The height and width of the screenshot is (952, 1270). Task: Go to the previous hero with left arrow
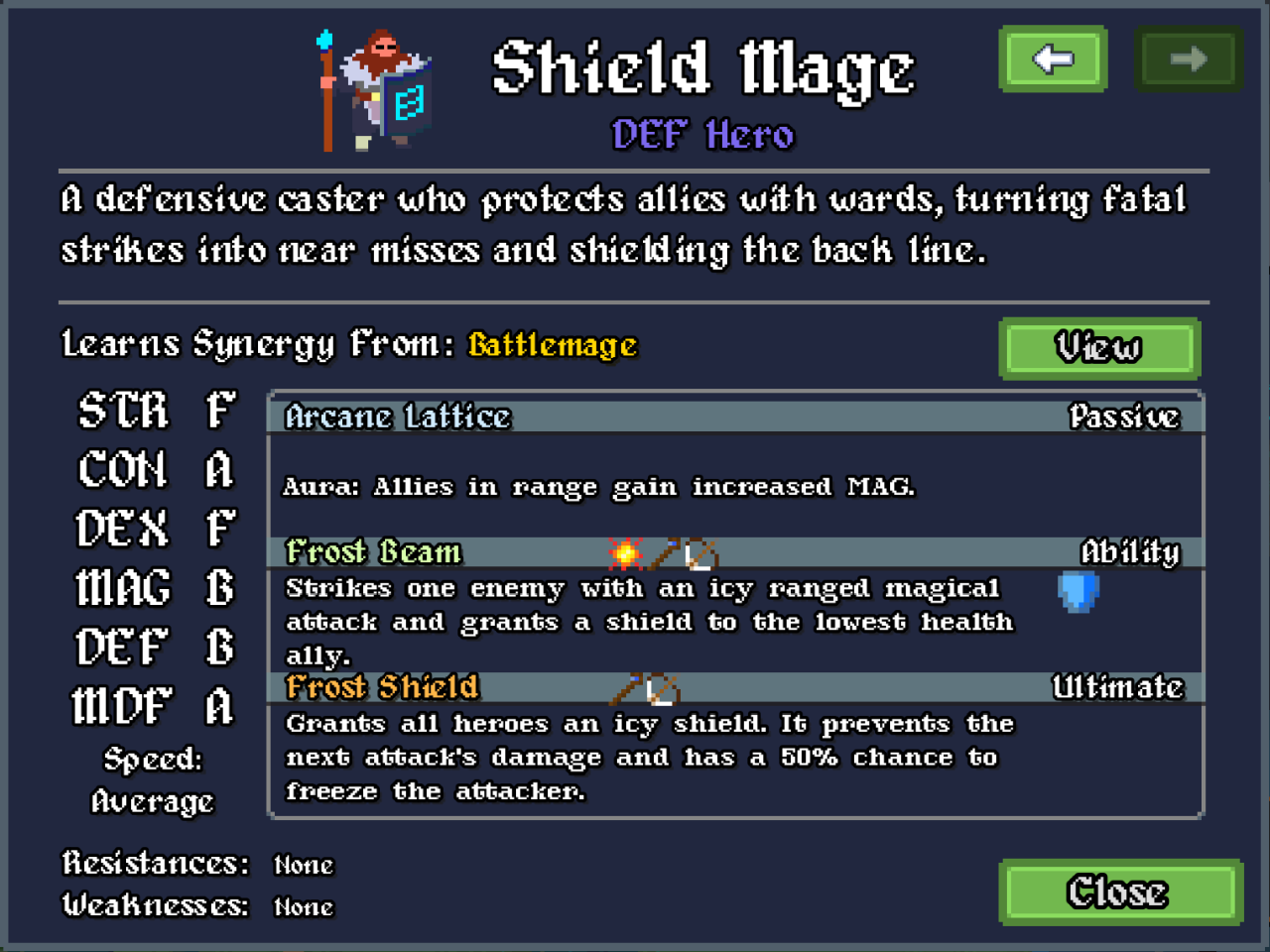[1053, 59]
